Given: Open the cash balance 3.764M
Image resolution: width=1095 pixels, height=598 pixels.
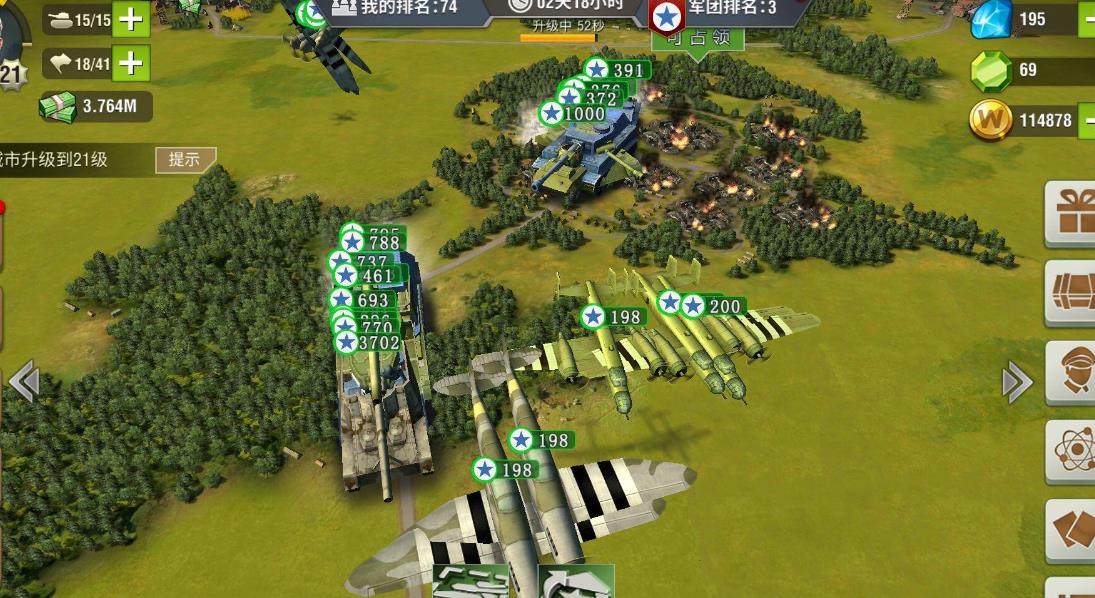Looking at the screenshot, I should coord(95,107).
